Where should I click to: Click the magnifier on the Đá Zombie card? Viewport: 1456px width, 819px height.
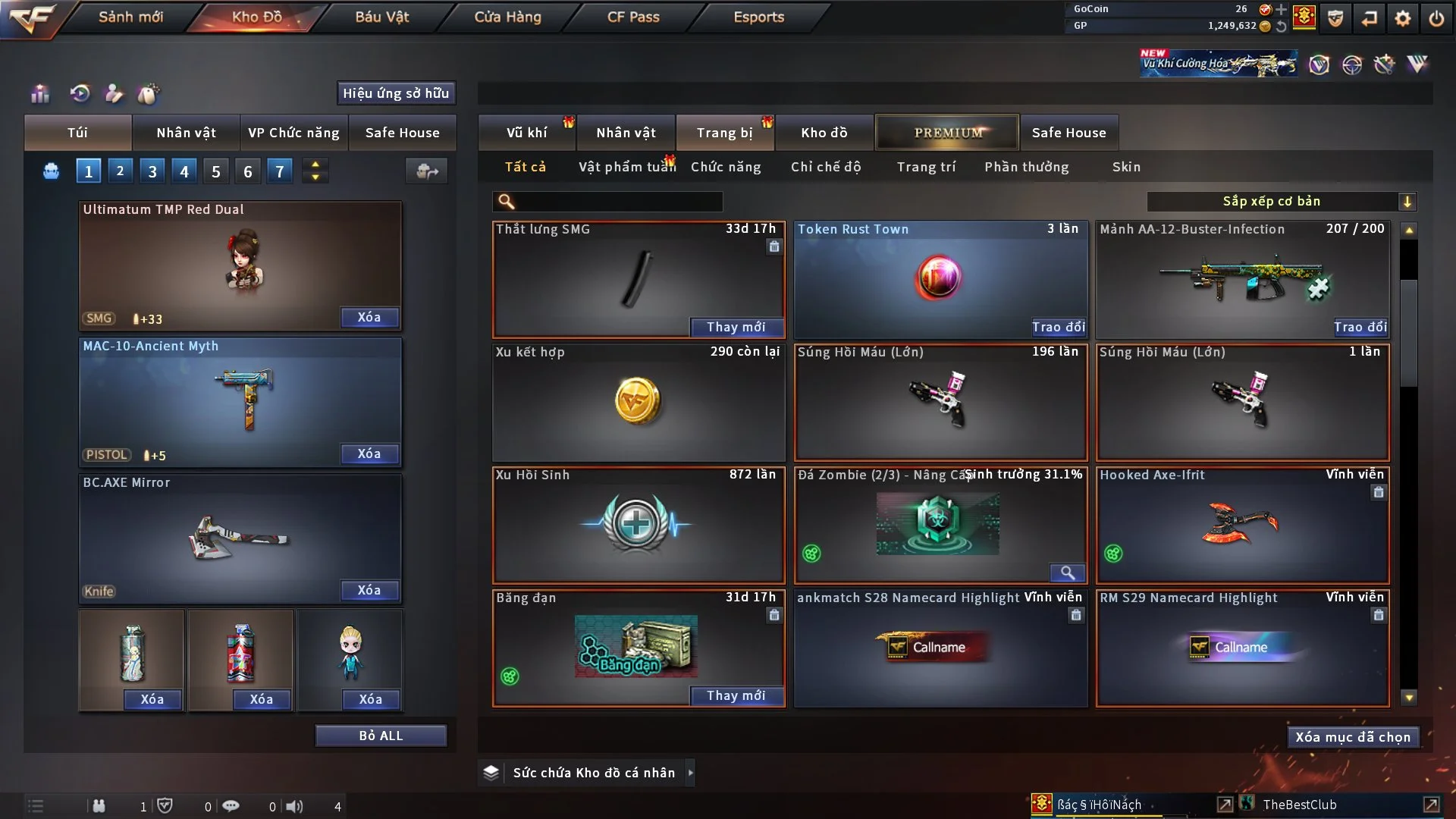coord(1069,573)
